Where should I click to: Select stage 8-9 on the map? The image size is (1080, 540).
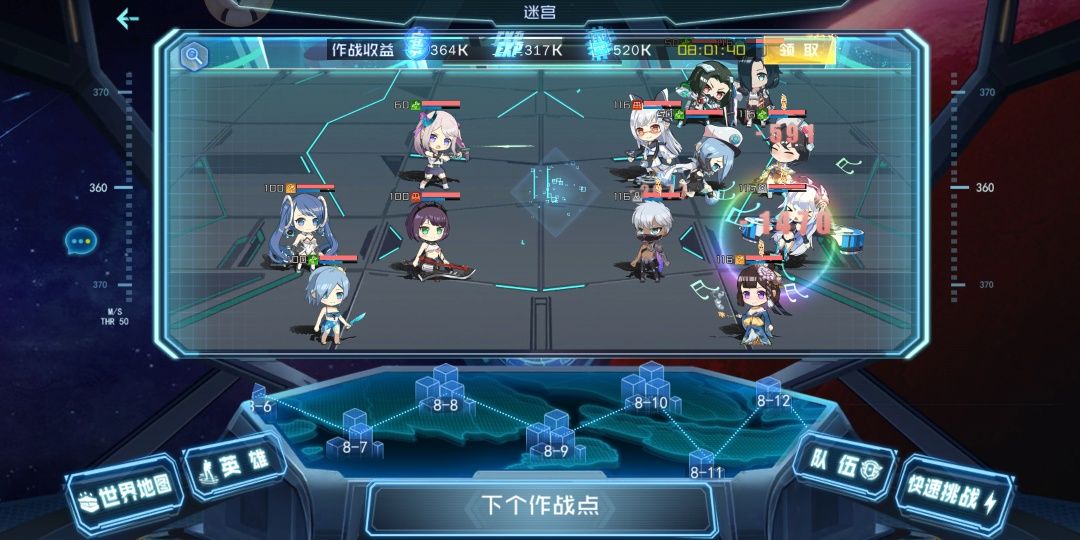pos(555,437)
